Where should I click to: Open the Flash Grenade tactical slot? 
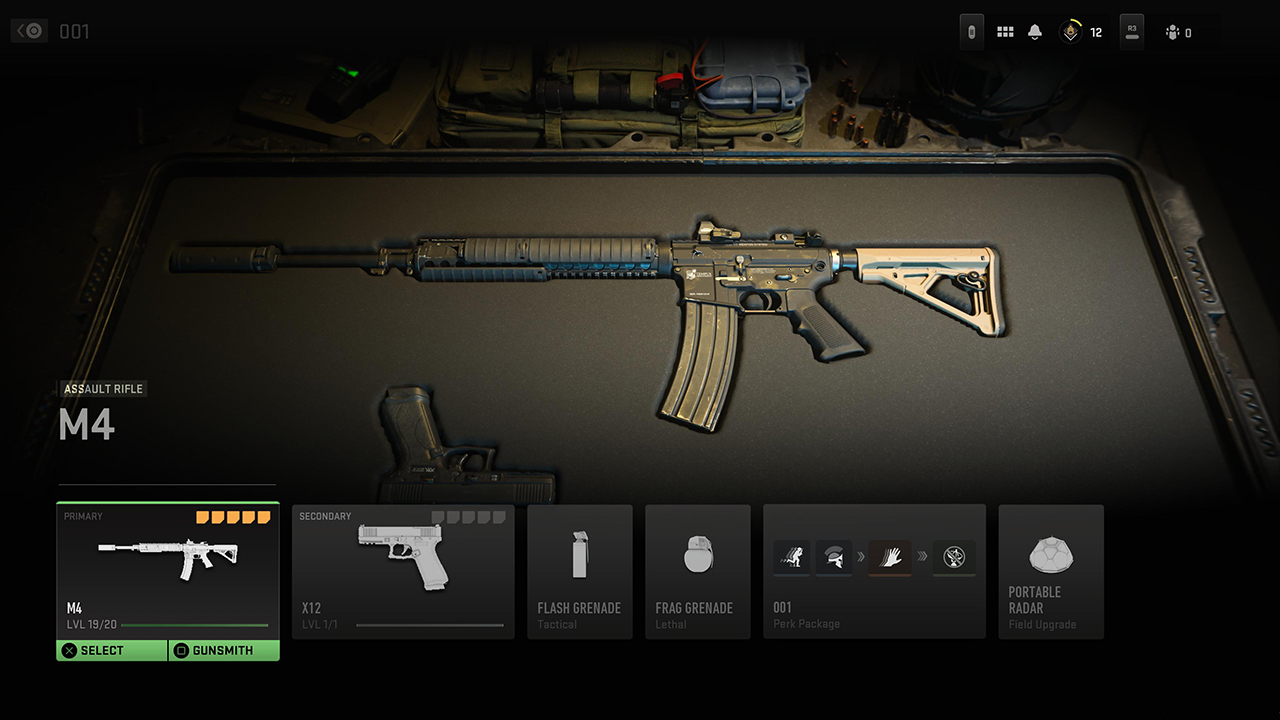[x=580, y=572]
